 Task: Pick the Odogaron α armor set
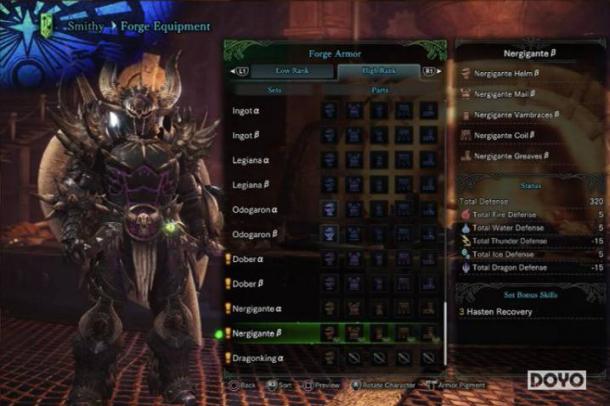(x=260, y=210)
